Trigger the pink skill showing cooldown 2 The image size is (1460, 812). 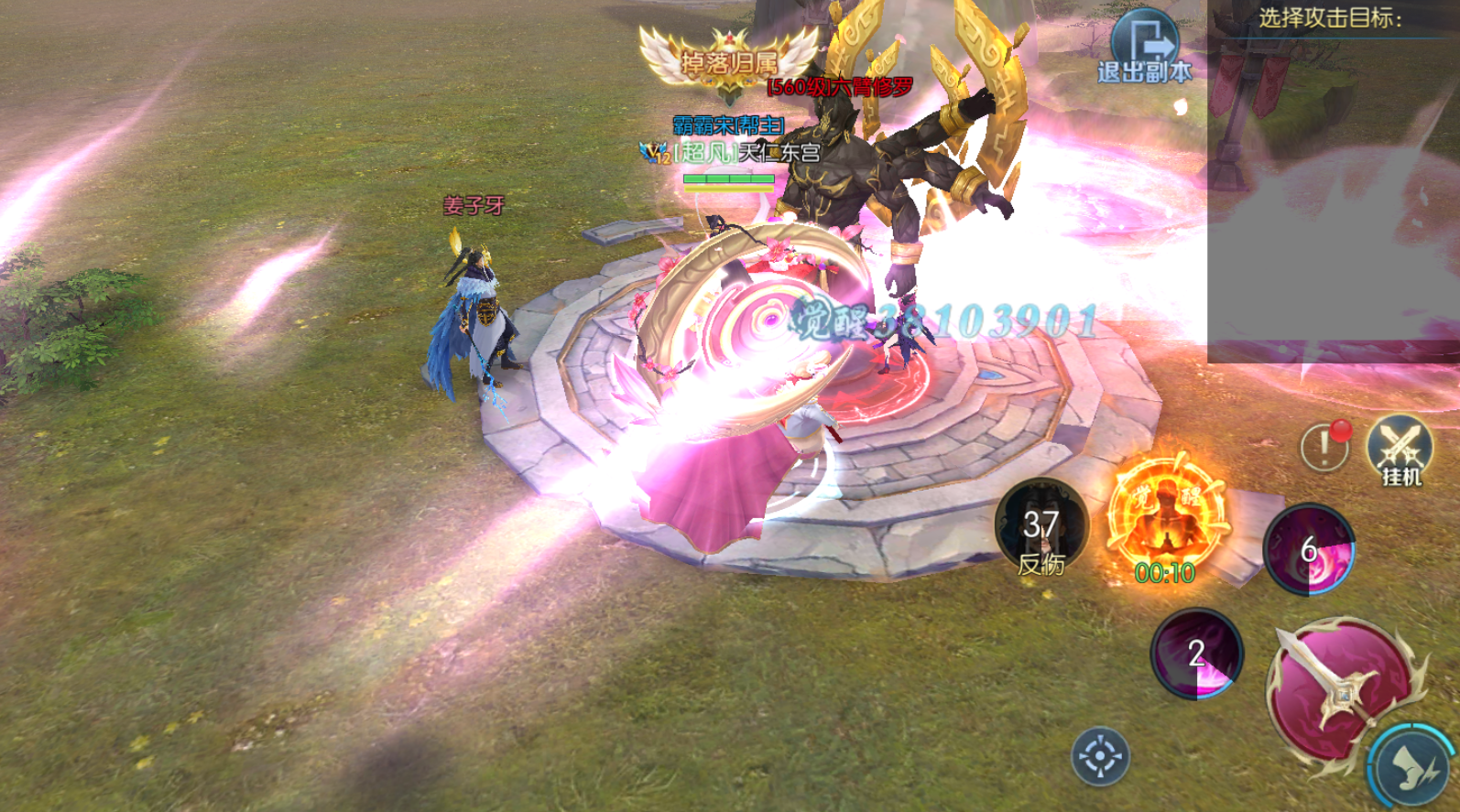(x=1196, y=654)
